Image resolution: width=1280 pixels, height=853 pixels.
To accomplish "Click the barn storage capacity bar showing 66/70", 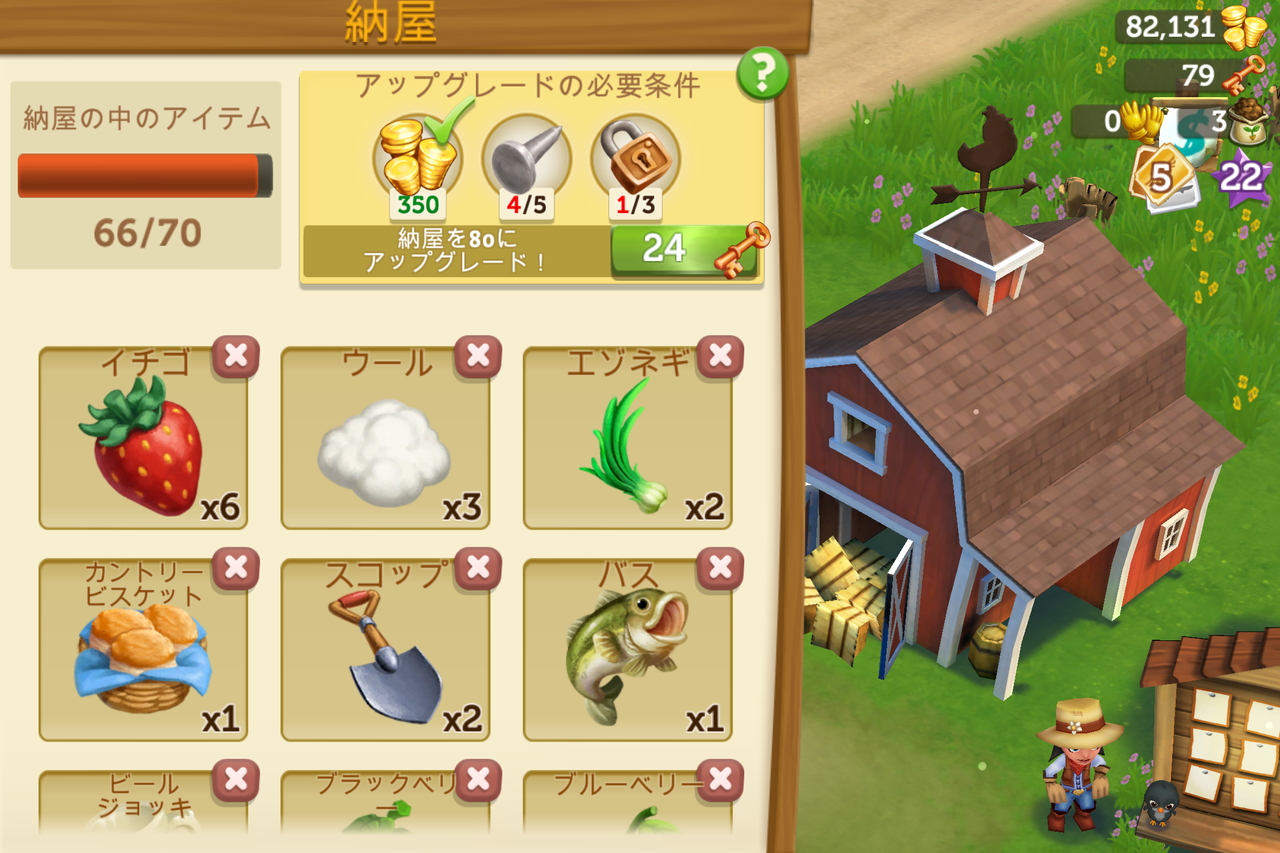I will coord(143,173).
